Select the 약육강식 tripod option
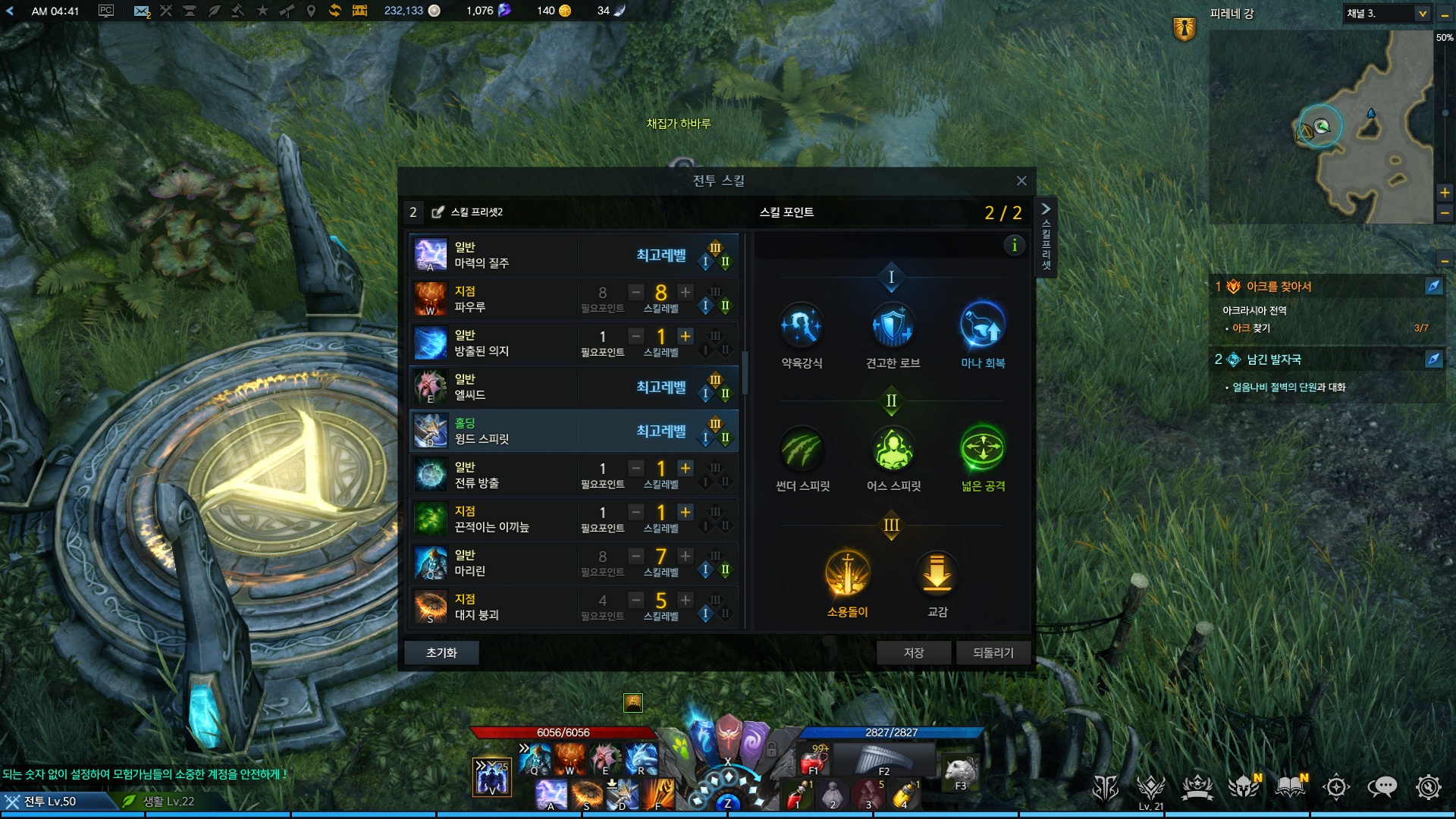Screen dimensions: 1456x819 (802, 326)
